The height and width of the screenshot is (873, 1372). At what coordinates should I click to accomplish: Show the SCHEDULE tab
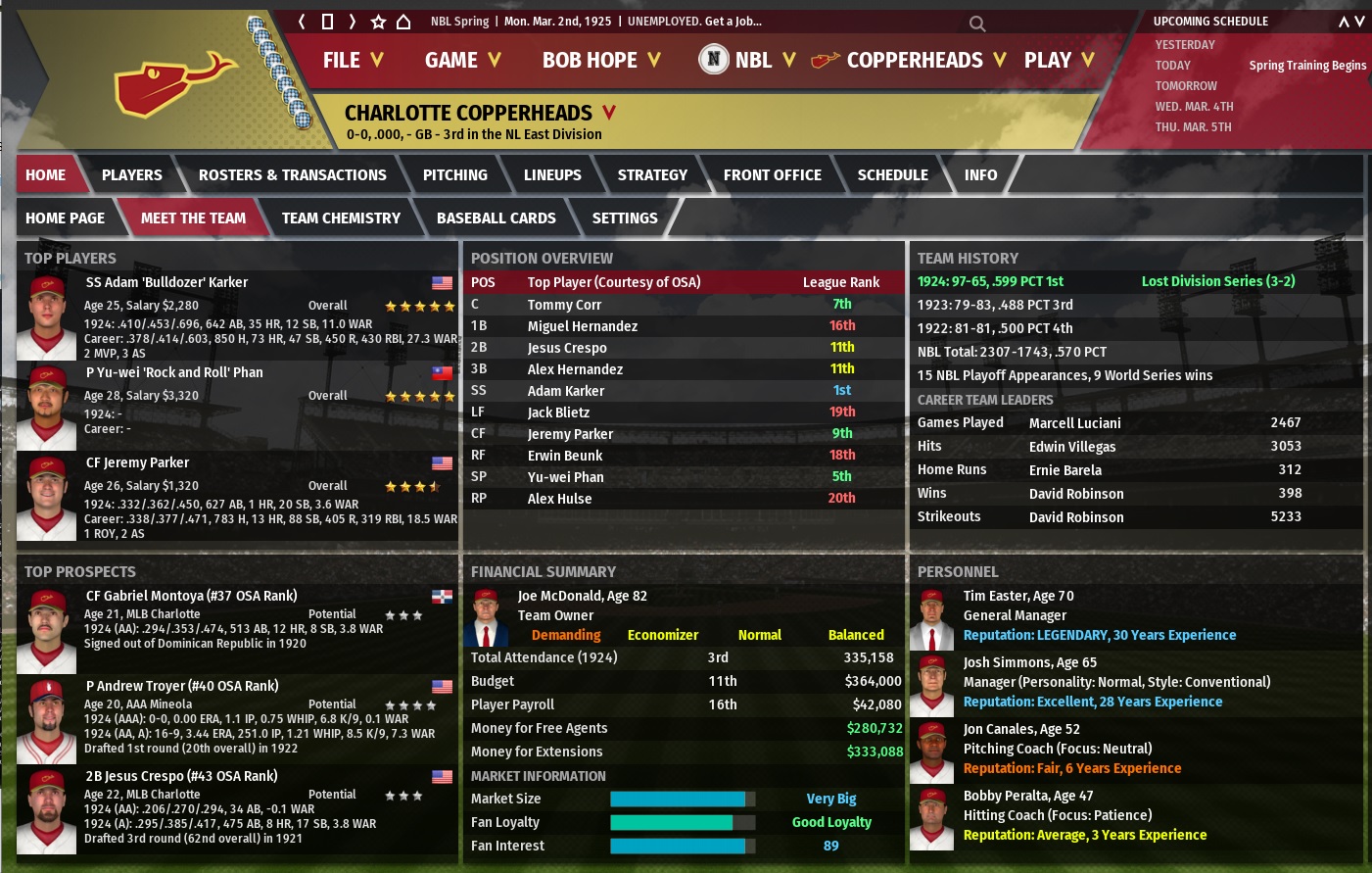[x=892, y=175]
